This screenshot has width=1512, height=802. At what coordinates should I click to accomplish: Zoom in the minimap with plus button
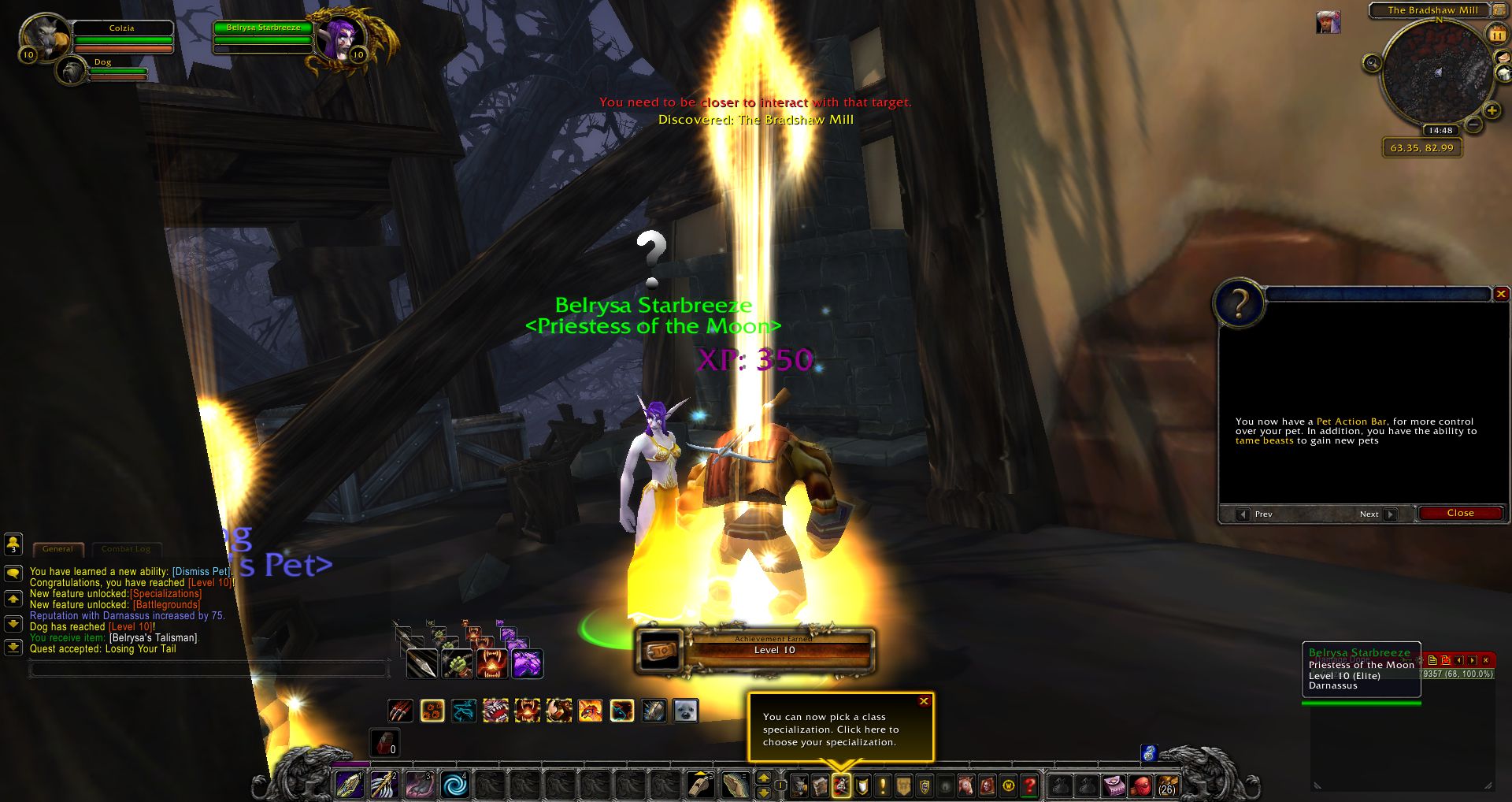tap(1491, 111)
